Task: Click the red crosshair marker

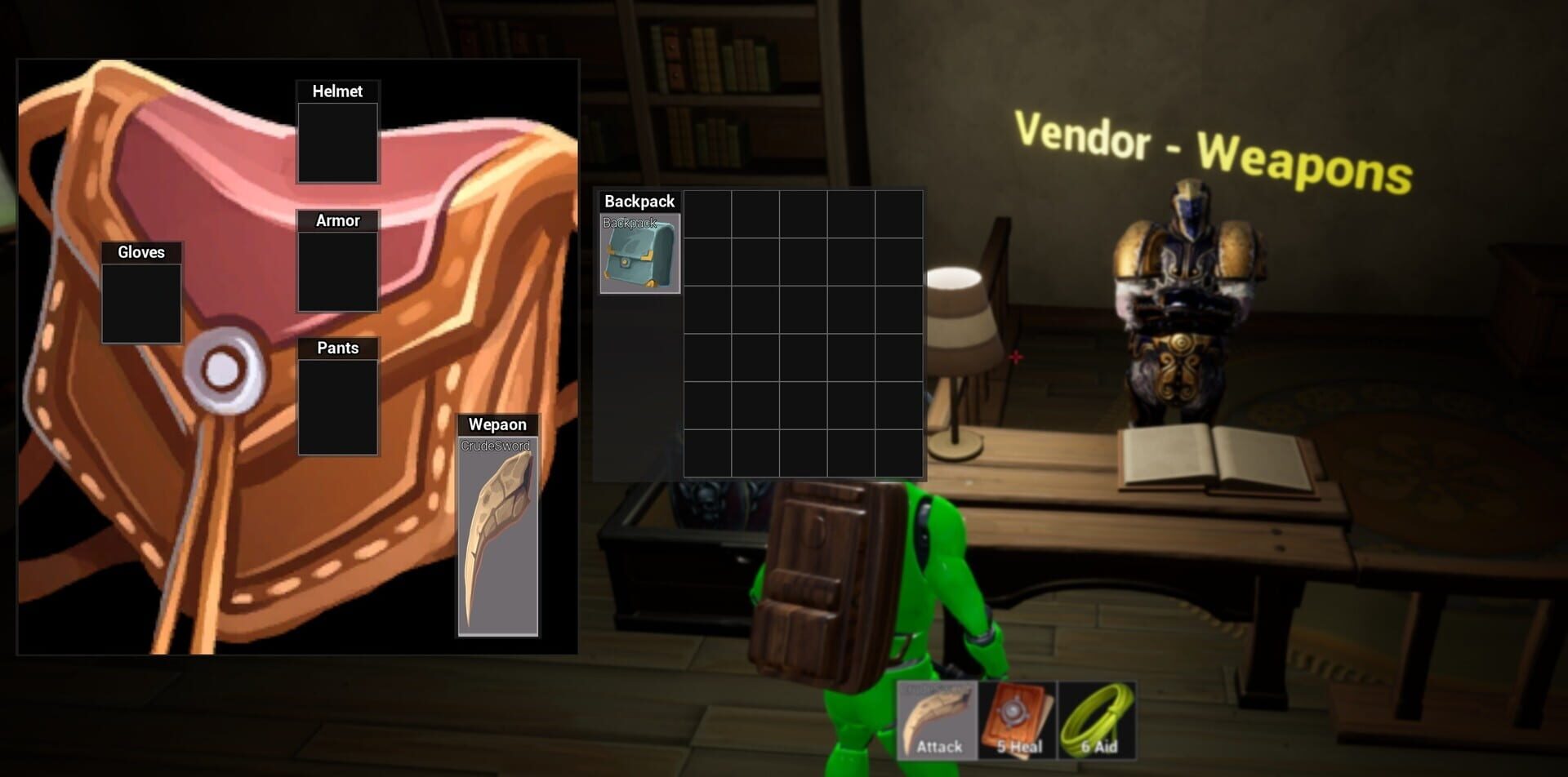Action: [x=1015, y=356]
